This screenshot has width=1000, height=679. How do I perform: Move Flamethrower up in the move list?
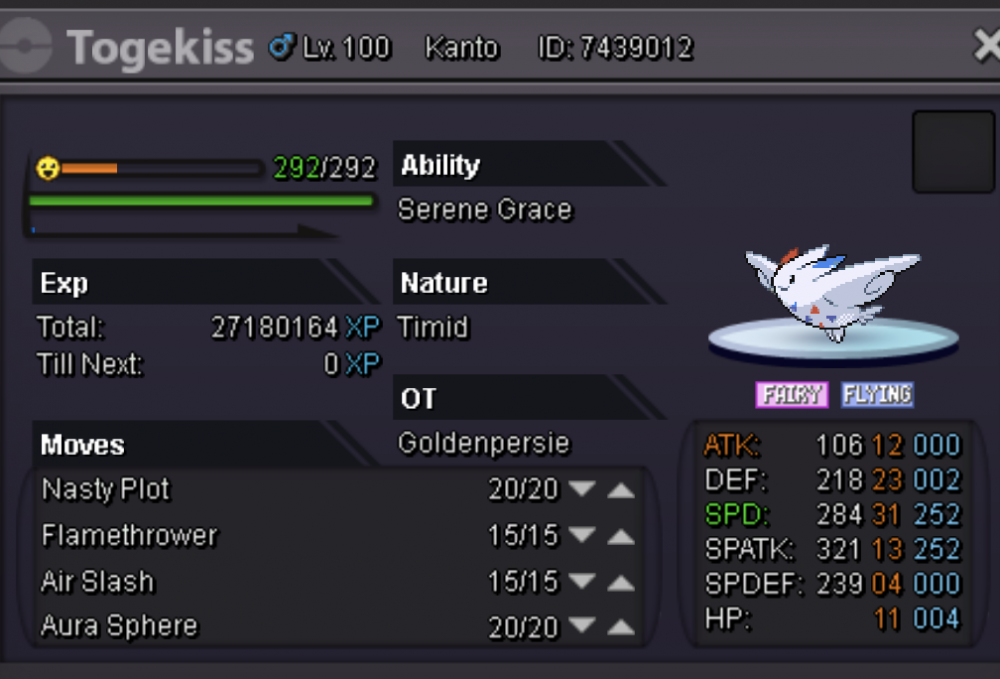click(x=621, y=537)
